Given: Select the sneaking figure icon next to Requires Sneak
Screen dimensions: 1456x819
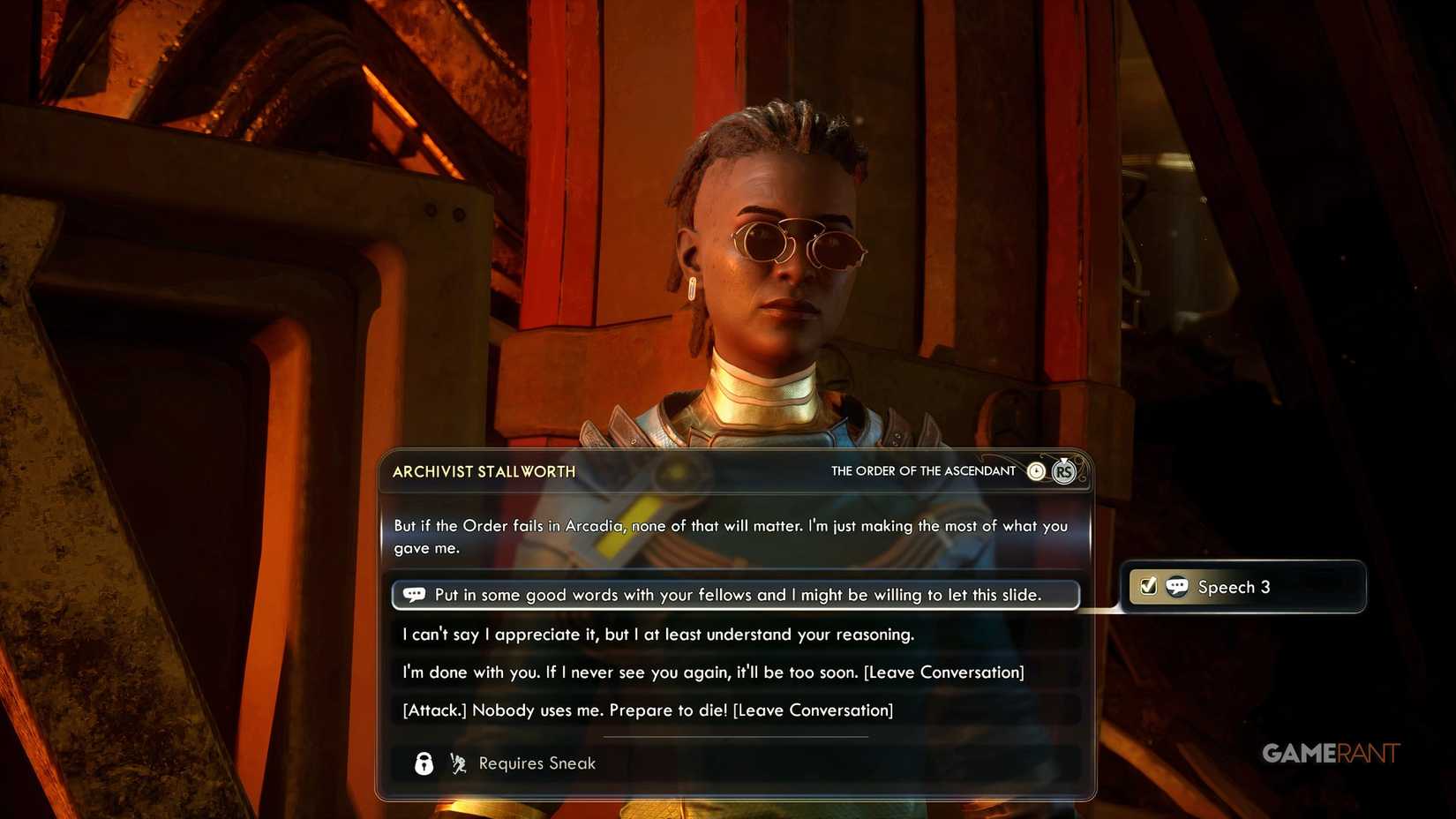Looking at the screenshot, I should 458,763.
